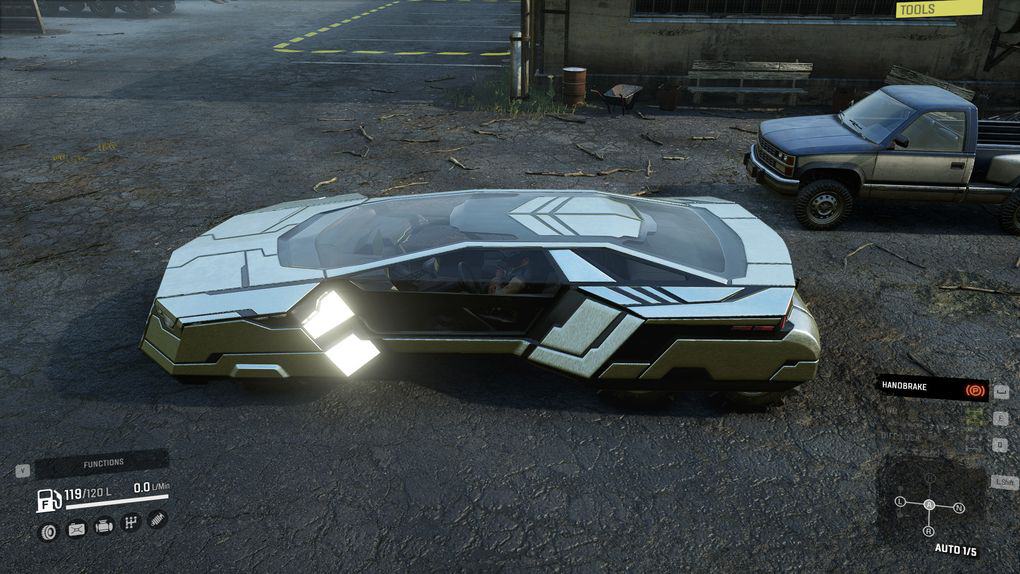Shift the gear selector to R
This screenshot has width=1020, height=574.
(x=929, y=531)
